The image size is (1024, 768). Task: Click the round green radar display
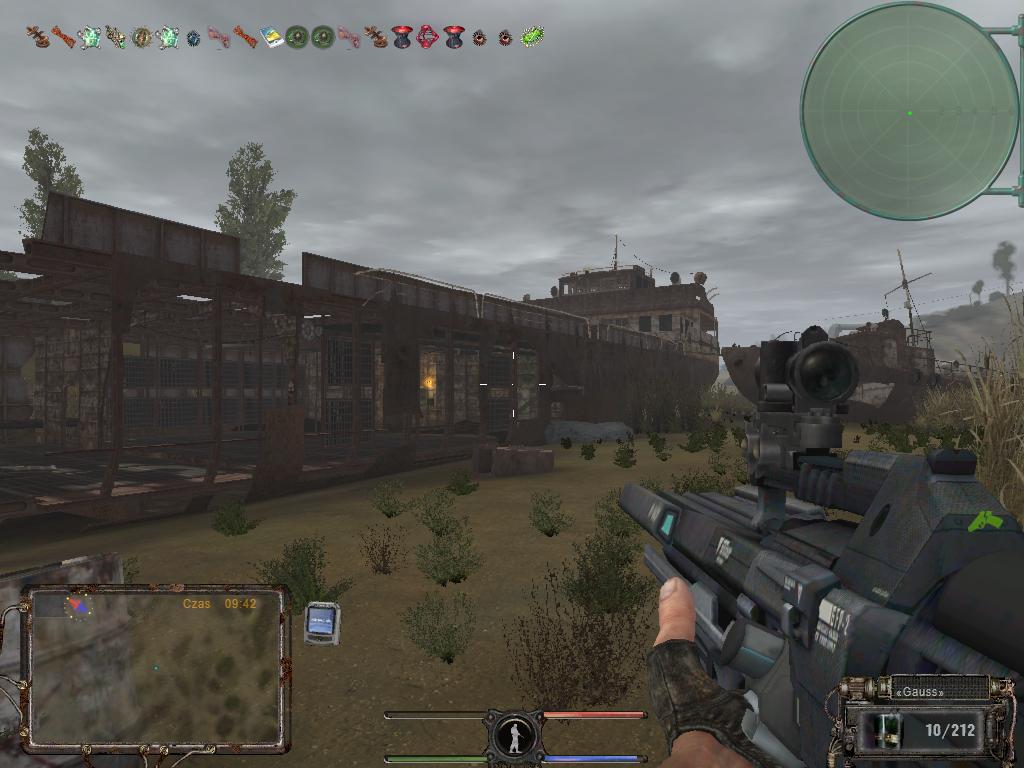909,112
